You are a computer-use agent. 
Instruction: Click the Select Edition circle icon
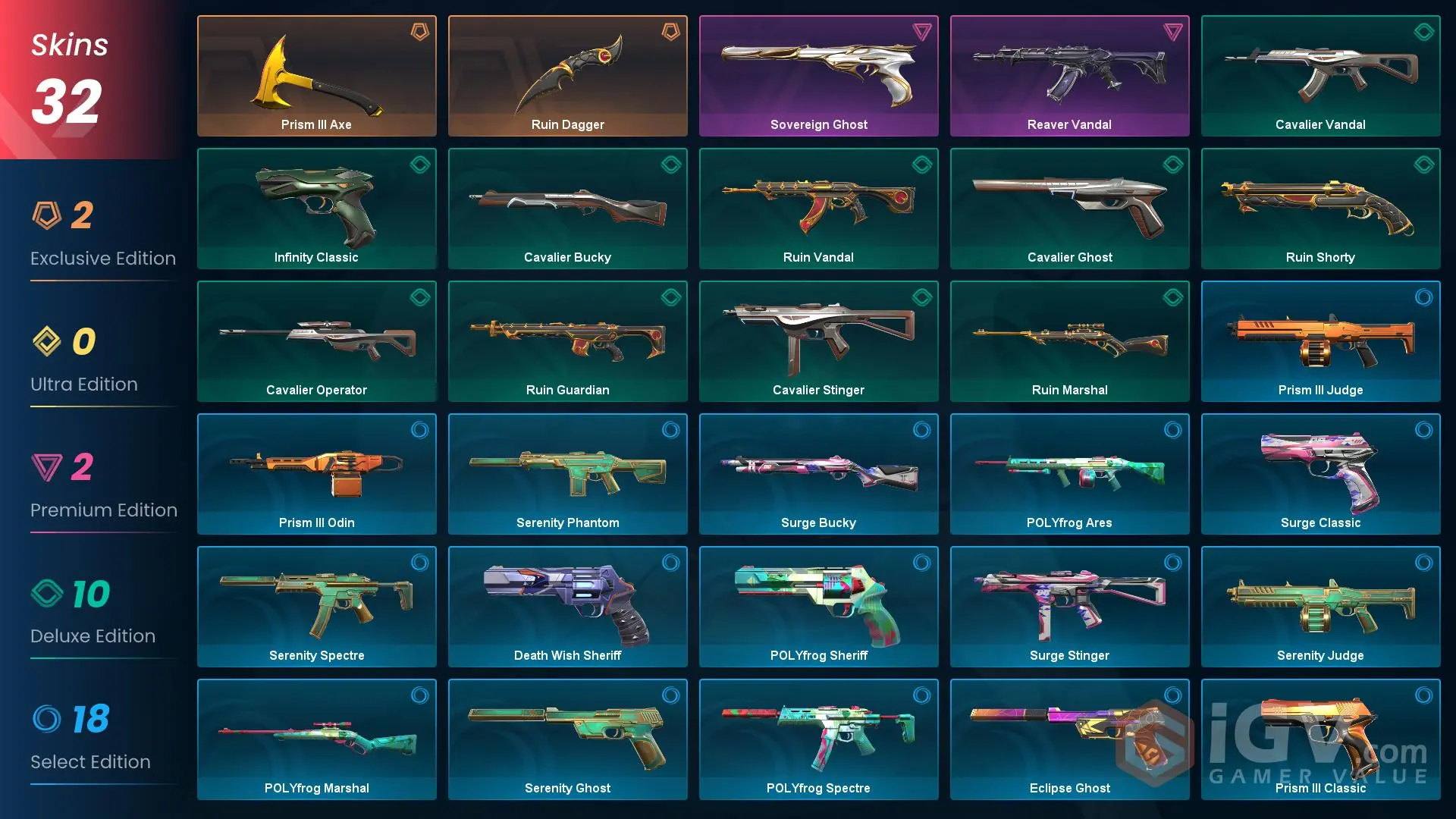pyautogui.click(x=47, y=720)
